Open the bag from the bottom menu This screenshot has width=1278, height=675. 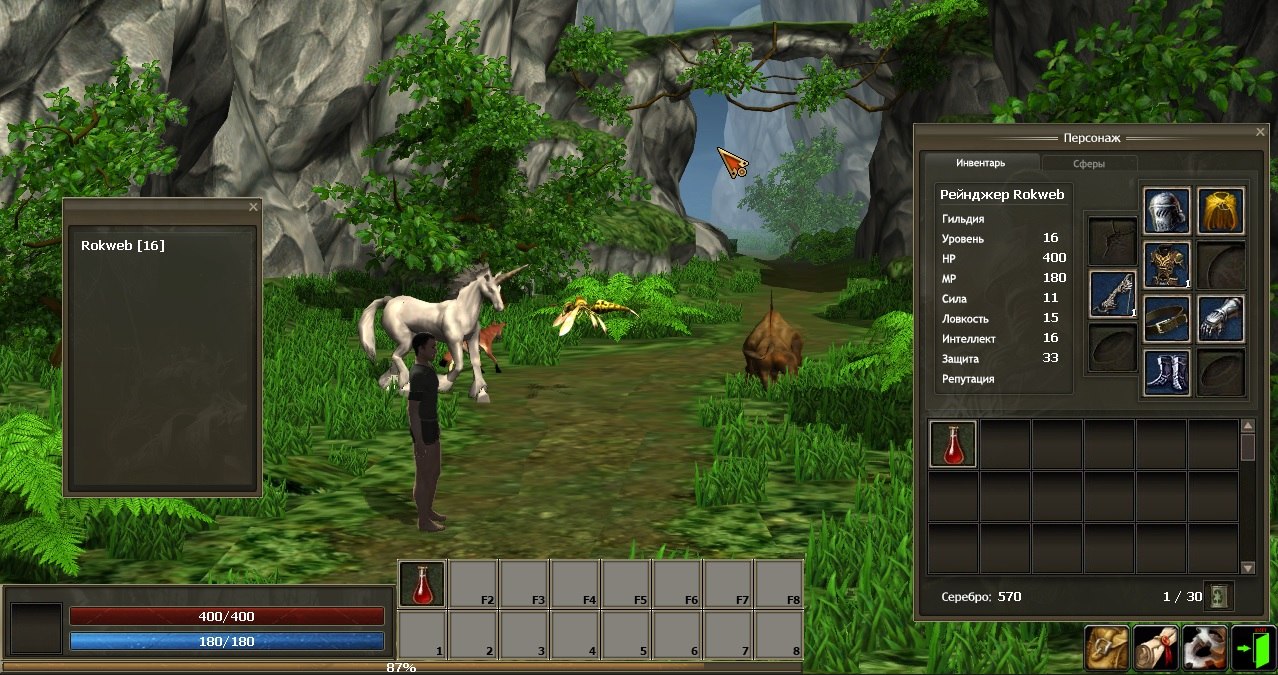[1107, 648]
